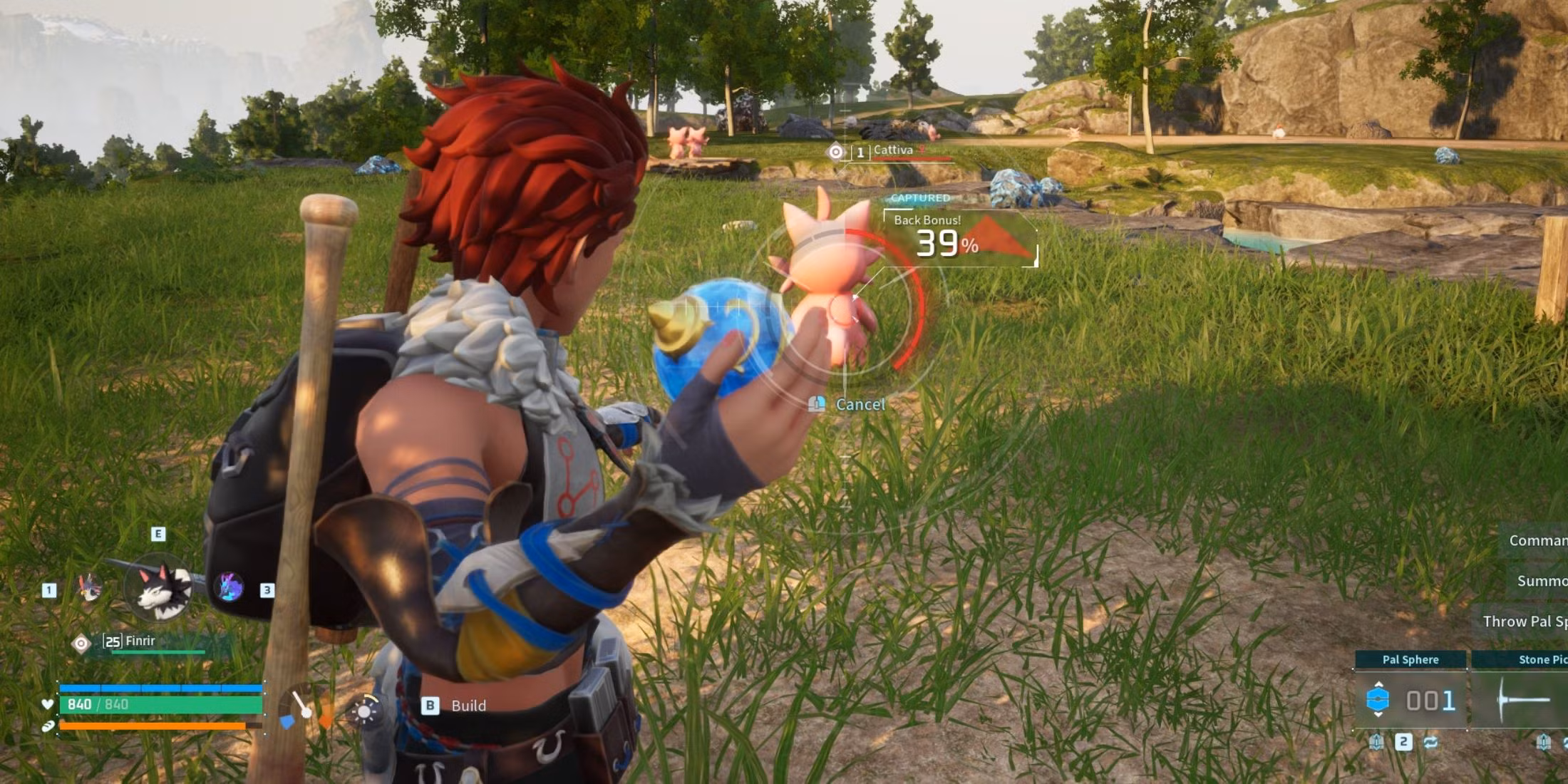Click the Finrir name label
This screenshot has width=1568, height=784.
[x=140, y=641]
